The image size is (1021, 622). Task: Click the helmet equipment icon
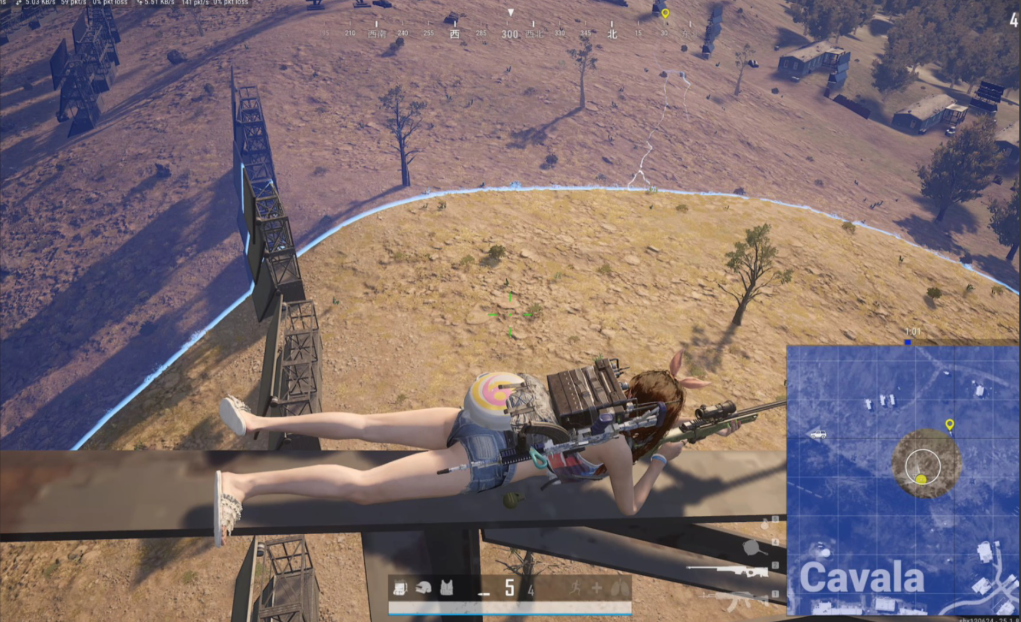(x=424, y=588)
